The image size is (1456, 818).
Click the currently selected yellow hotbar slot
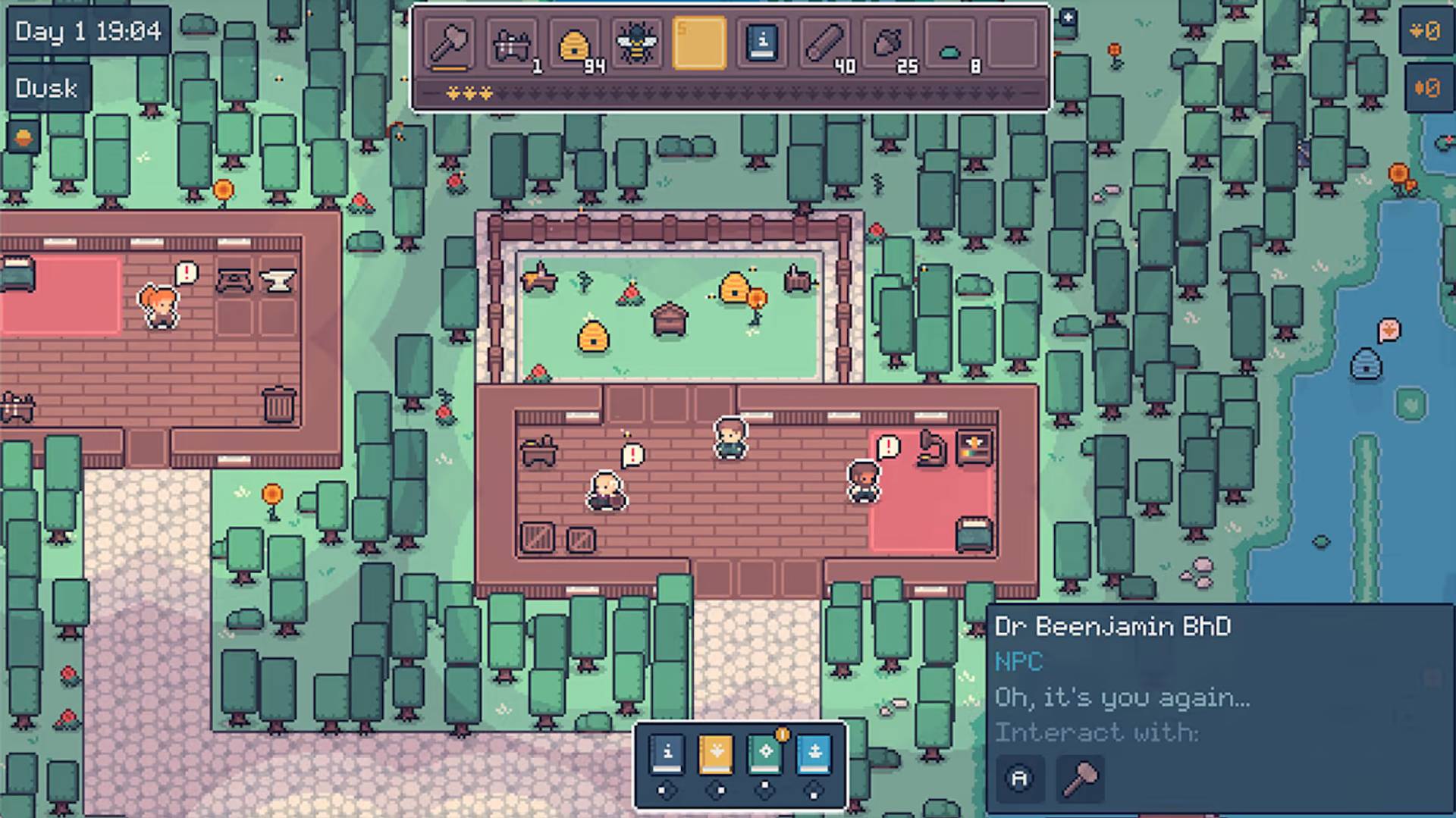point(698,44)
